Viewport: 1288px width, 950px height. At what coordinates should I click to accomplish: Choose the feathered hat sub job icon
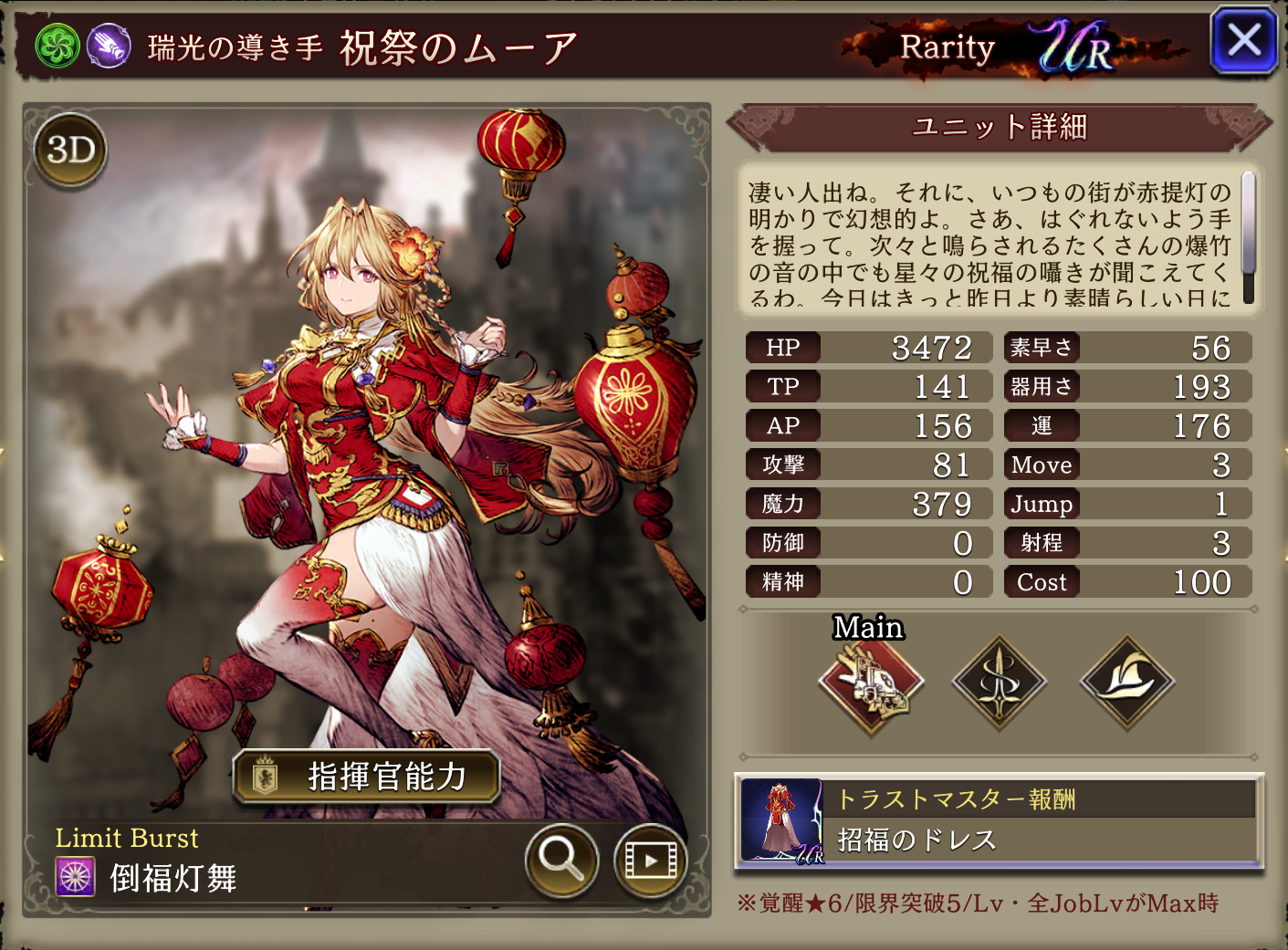point(1127,683)
